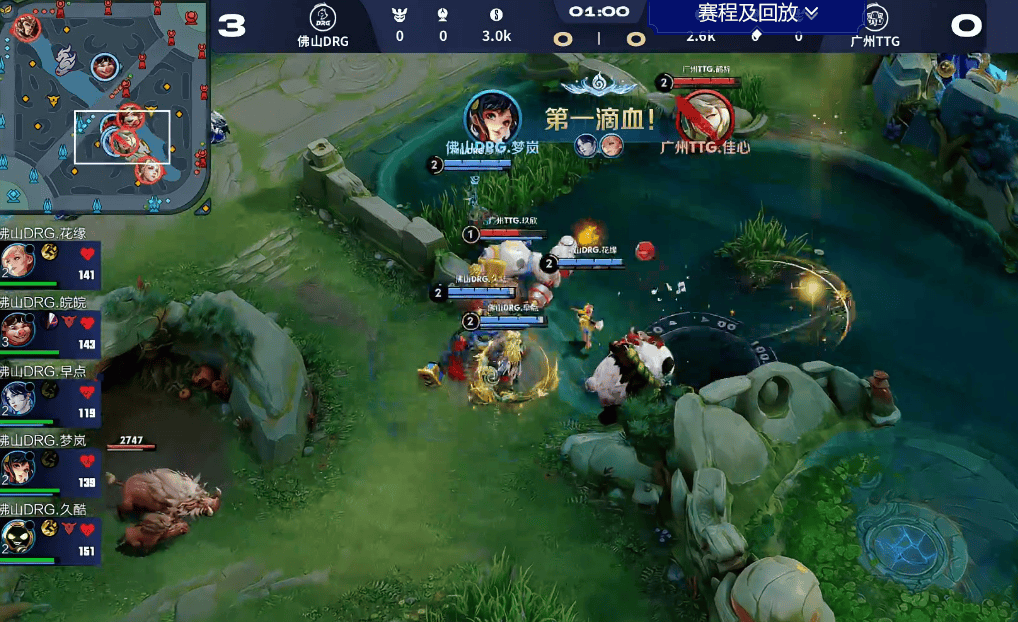Click the minimap overview
The height and width of the screenshot is (622, 1018).
pos(103,106)
